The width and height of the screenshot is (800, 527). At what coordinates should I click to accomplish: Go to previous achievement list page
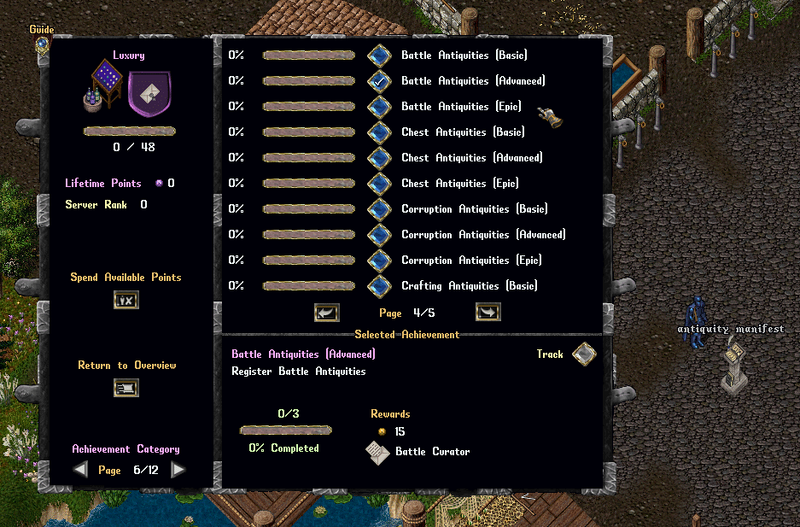[326, 312]
